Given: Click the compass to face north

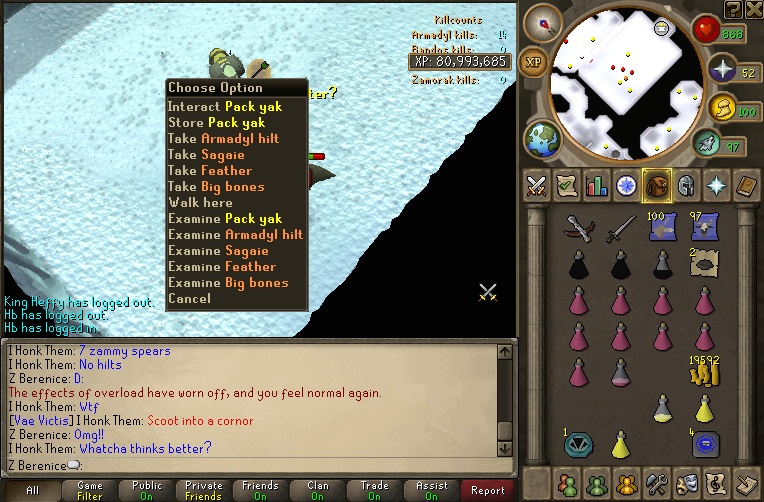Looking at the screenshot, I should coord(548,22).
